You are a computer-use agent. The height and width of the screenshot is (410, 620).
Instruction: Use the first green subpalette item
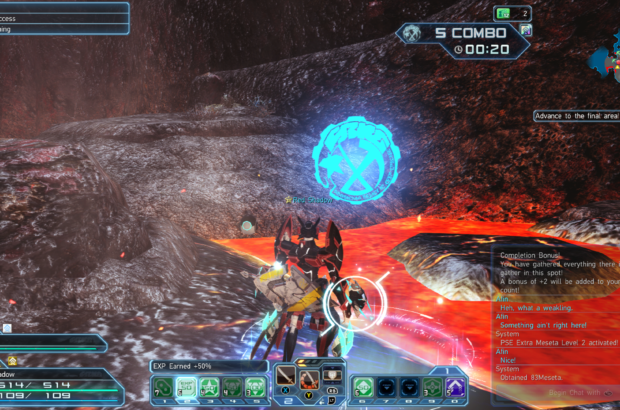tap(162, 386)
